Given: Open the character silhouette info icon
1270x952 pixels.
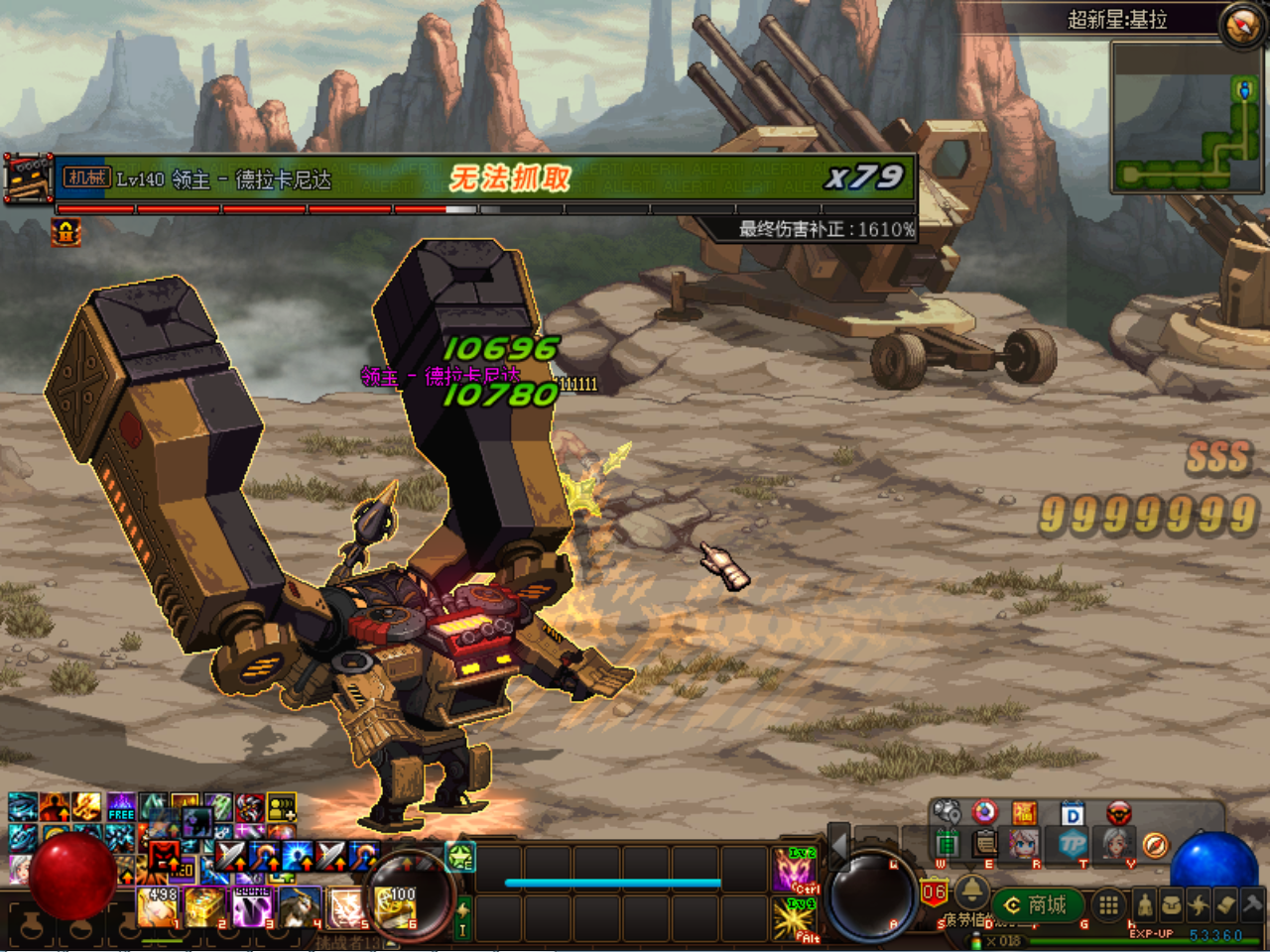Looking at the screenshot, I should (1145, 905).
